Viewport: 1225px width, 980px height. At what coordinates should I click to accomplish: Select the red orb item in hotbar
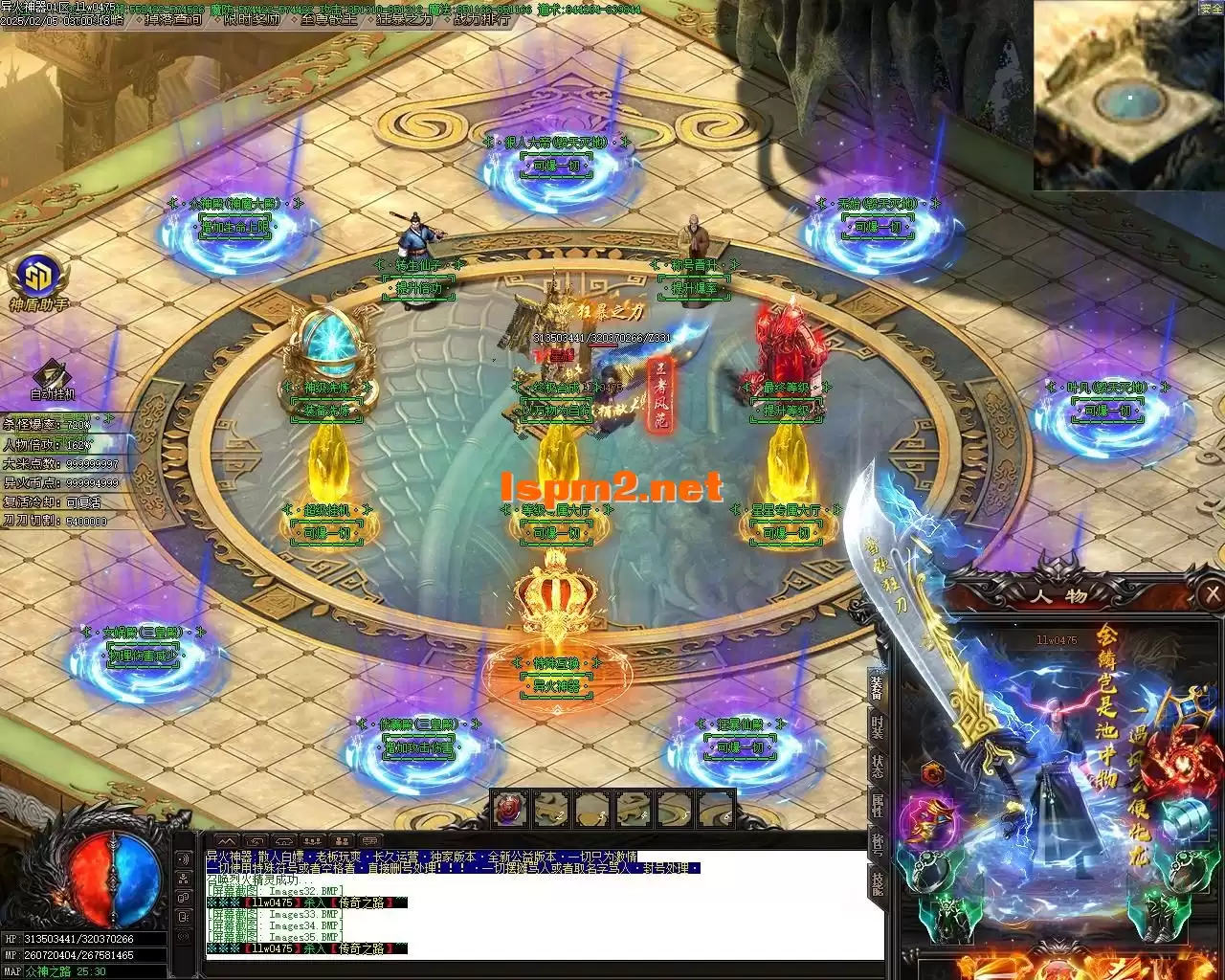pos(509,810)
